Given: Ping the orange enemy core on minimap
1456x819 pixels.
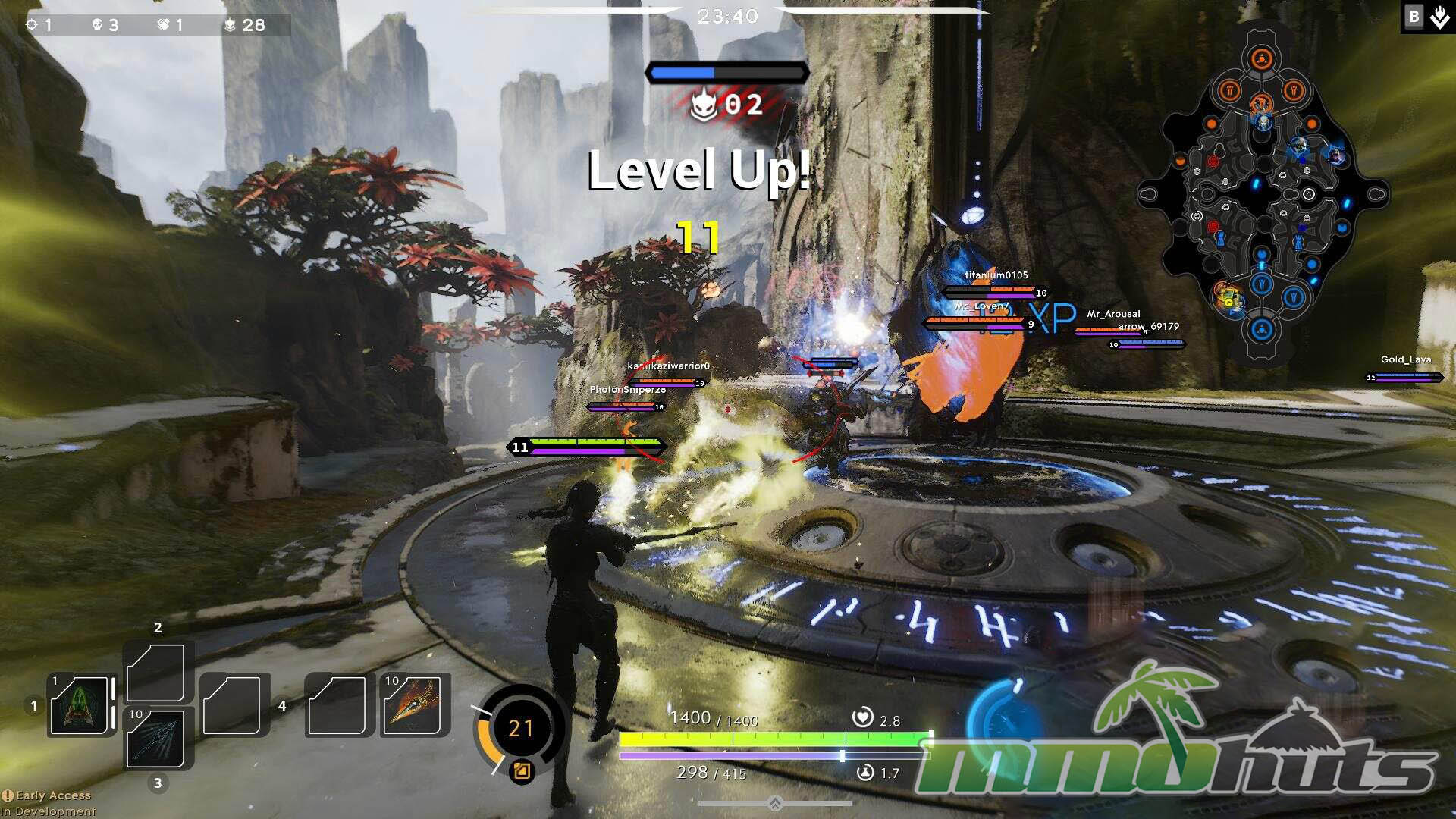Looking at the screenshot, I should [x=1260, y=59].
